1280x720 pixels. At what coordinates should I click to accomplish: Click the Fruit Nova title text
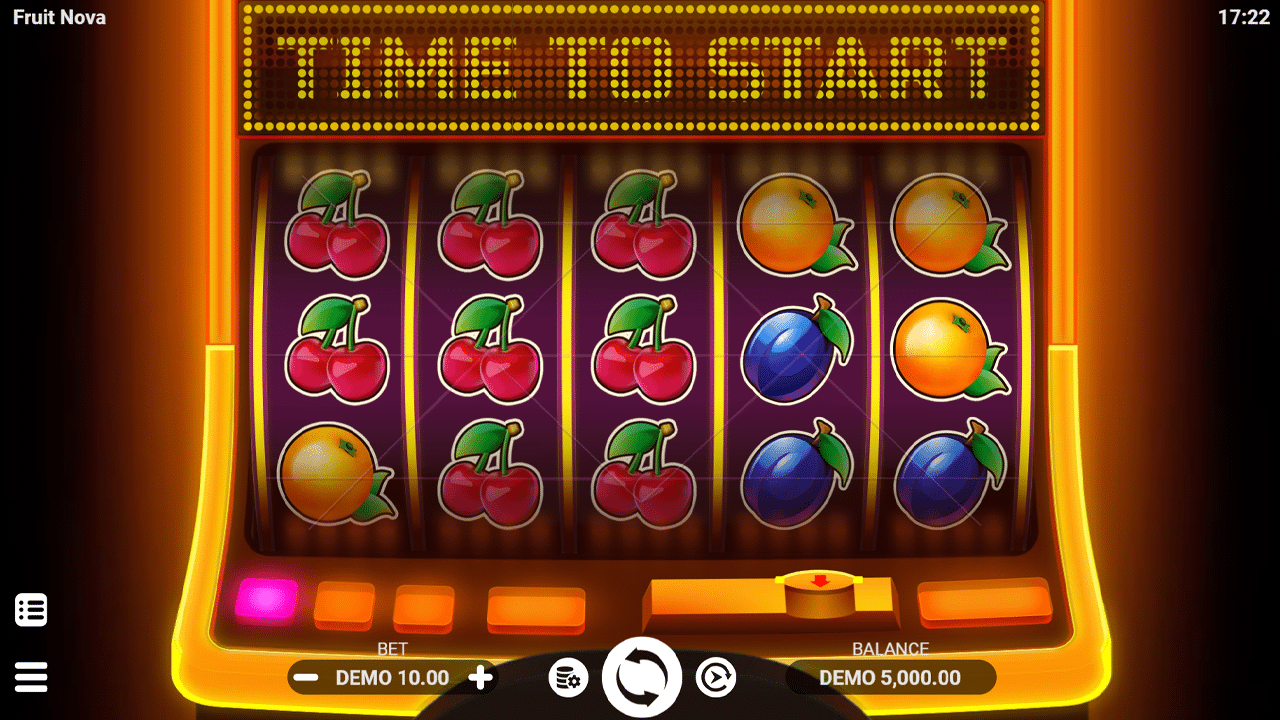click(58, 17)
